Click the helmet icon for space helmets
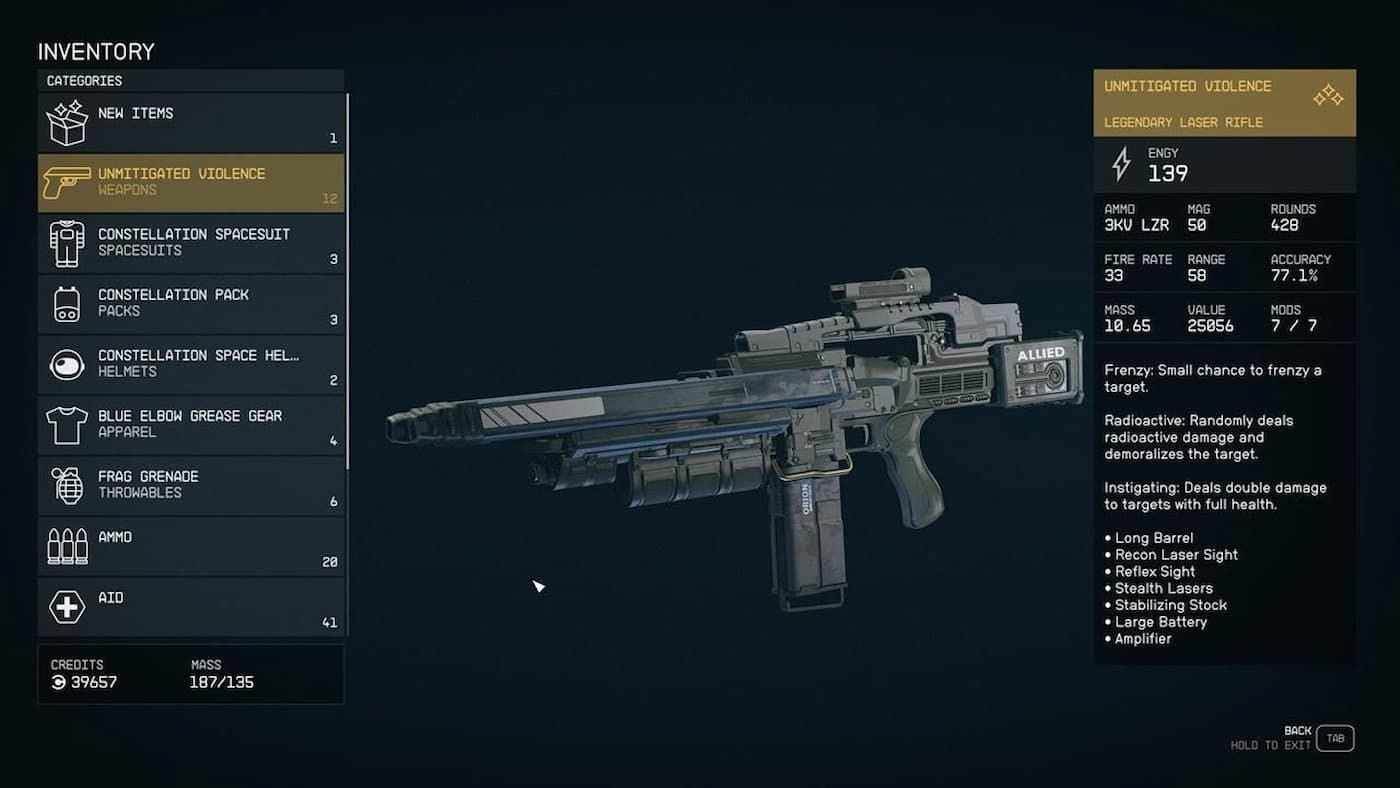The width and height of the screenshot is (1400, 788). [66, 364]
